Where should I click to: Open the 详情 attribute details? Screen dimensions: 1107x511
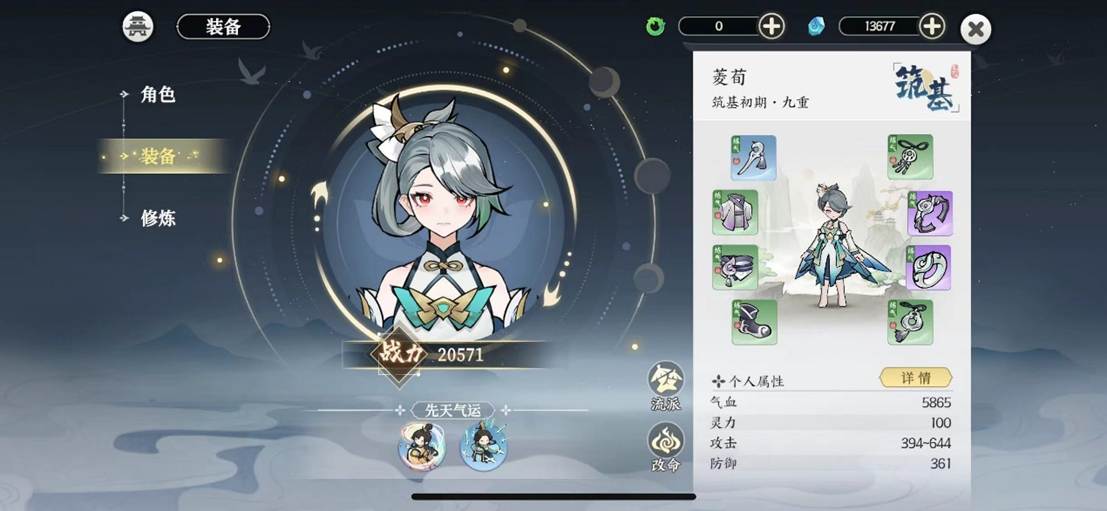(x=915, y=378)
